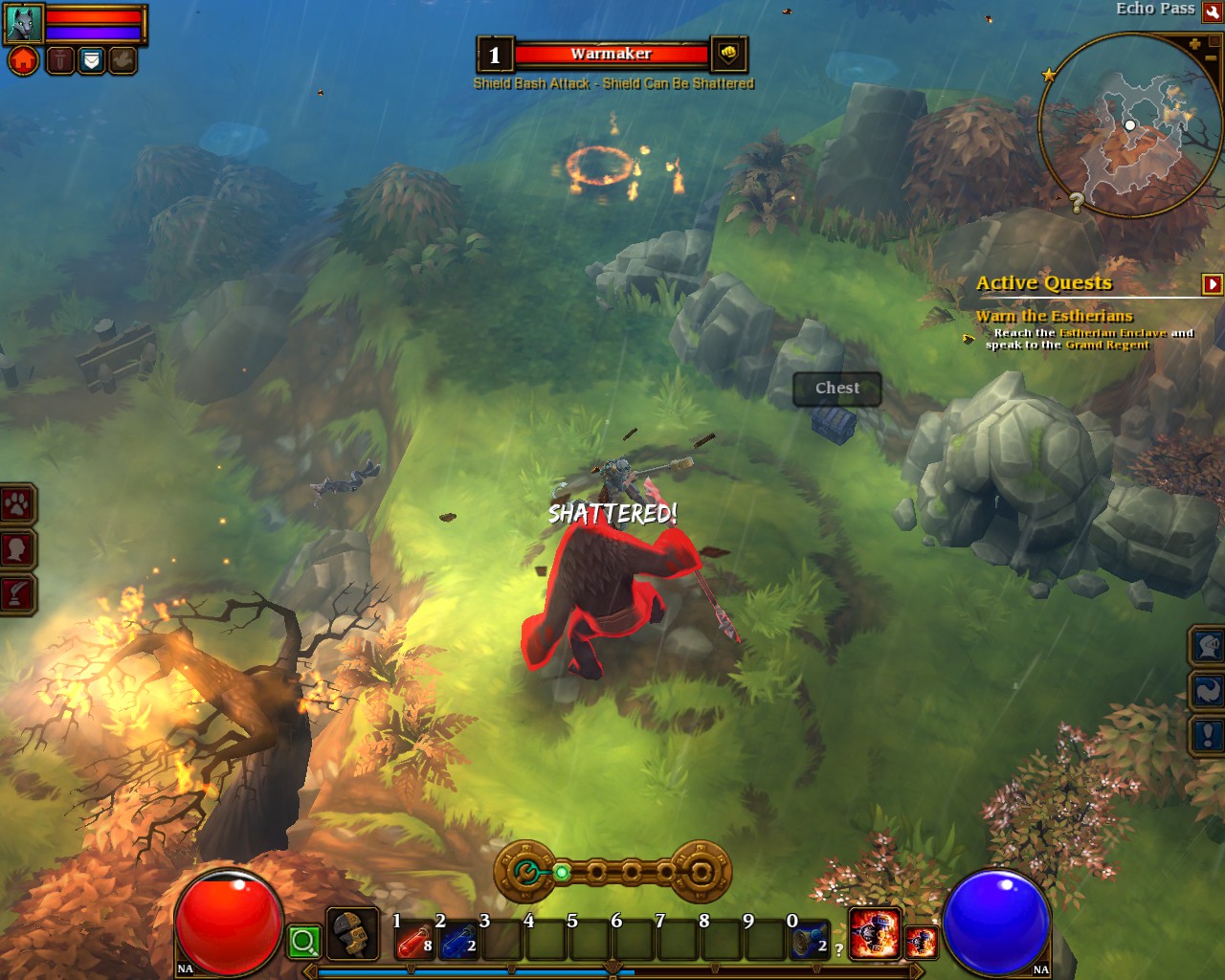
Task: Select the orange house pet button
Action: coord(24,61)
